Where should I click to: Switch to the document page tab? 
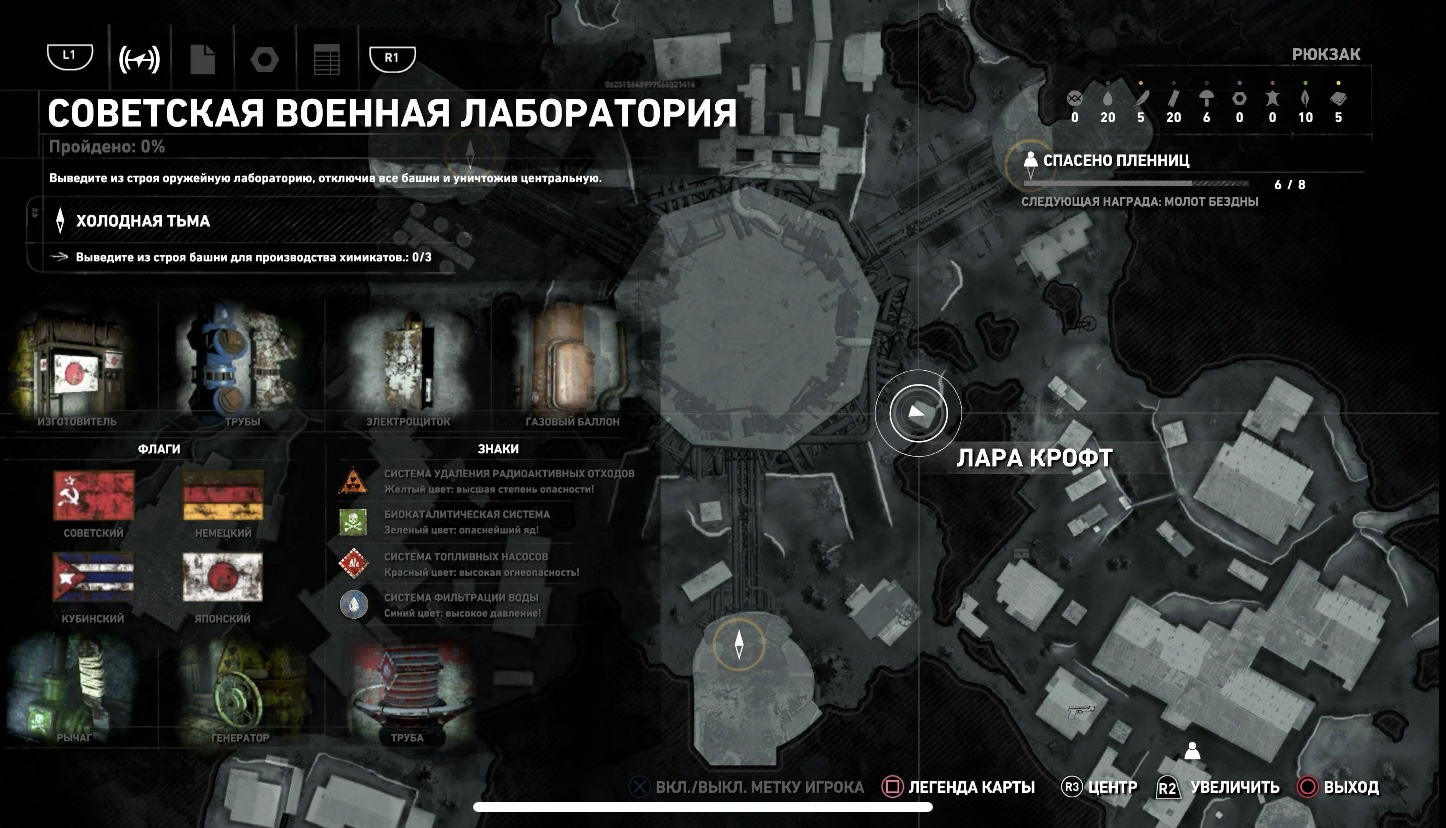click(203, 59)
